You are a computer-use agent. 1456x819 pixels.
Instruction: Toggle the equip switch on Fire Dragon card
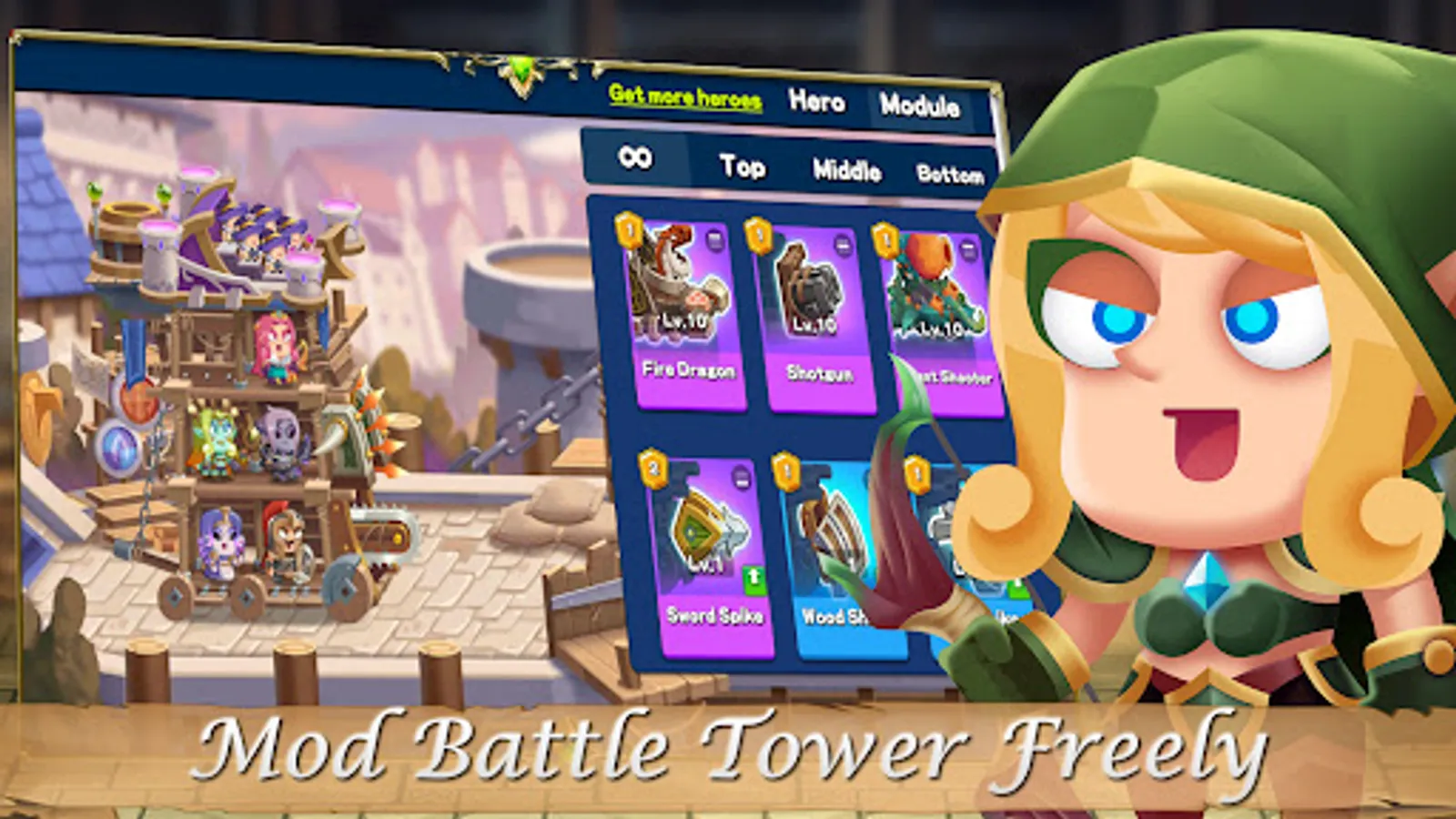[714, 239]
